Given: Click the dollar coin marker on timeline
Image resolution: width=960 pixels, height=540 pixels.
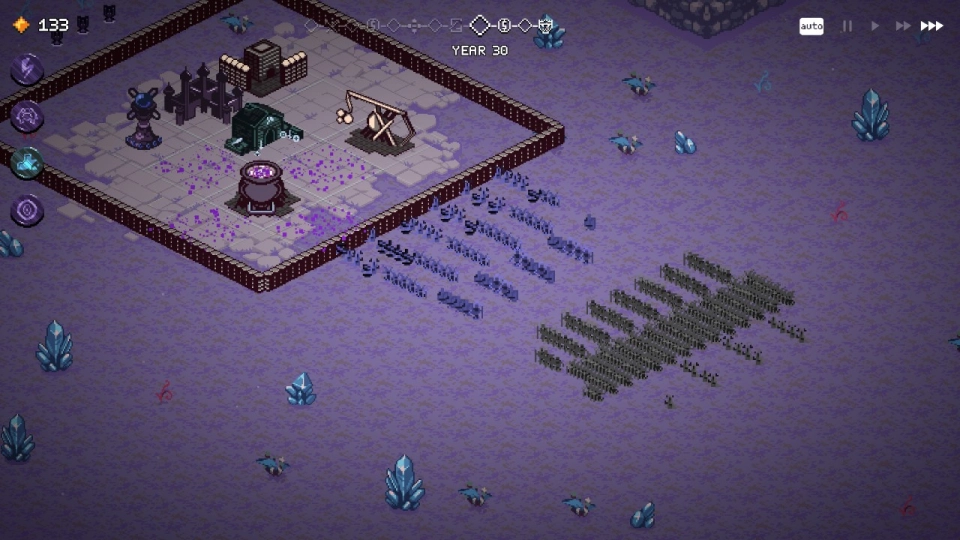Looking at the screenshot, I should (505, 25).
